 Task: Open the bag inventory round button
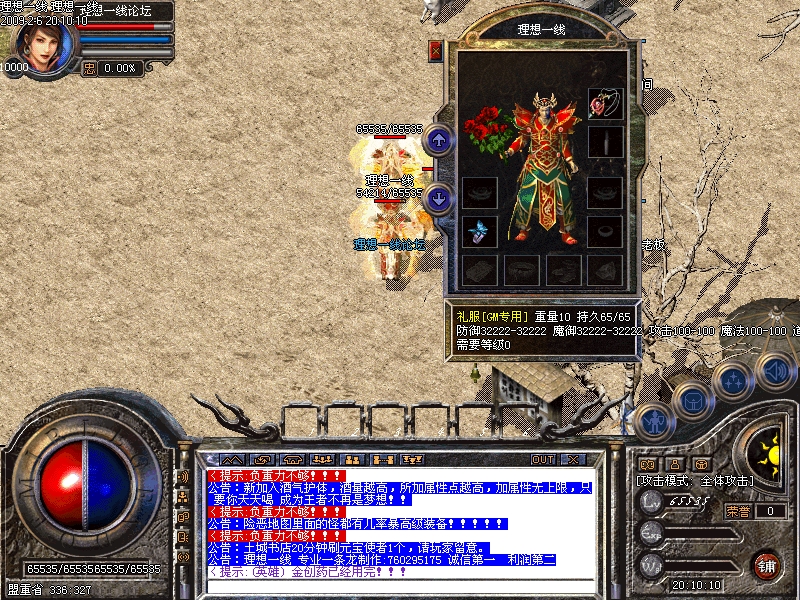point(692,402)
